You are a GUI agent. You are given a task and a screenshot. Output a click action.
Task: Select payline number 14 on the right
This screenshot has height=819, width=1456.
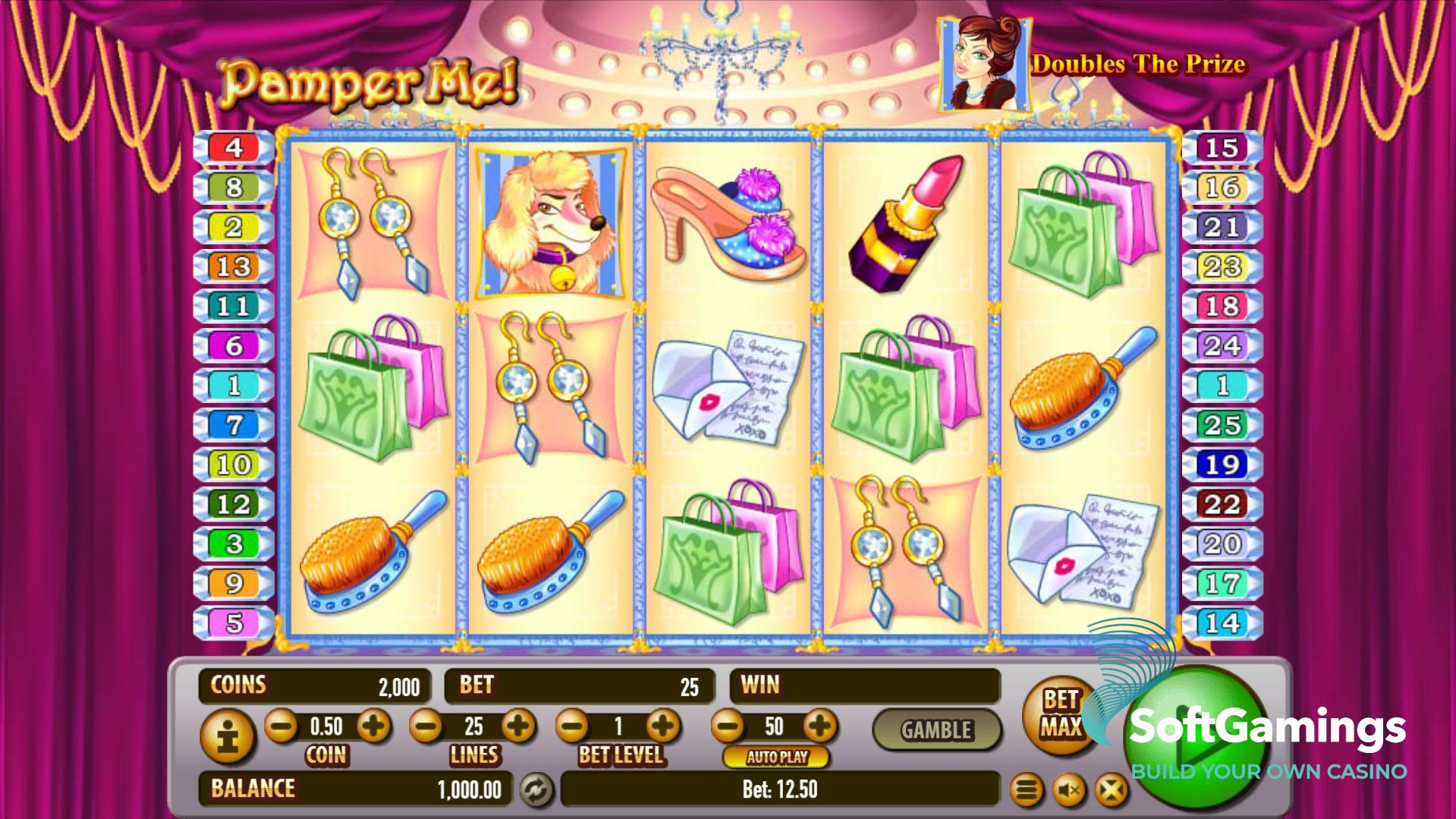(1222, 623)
